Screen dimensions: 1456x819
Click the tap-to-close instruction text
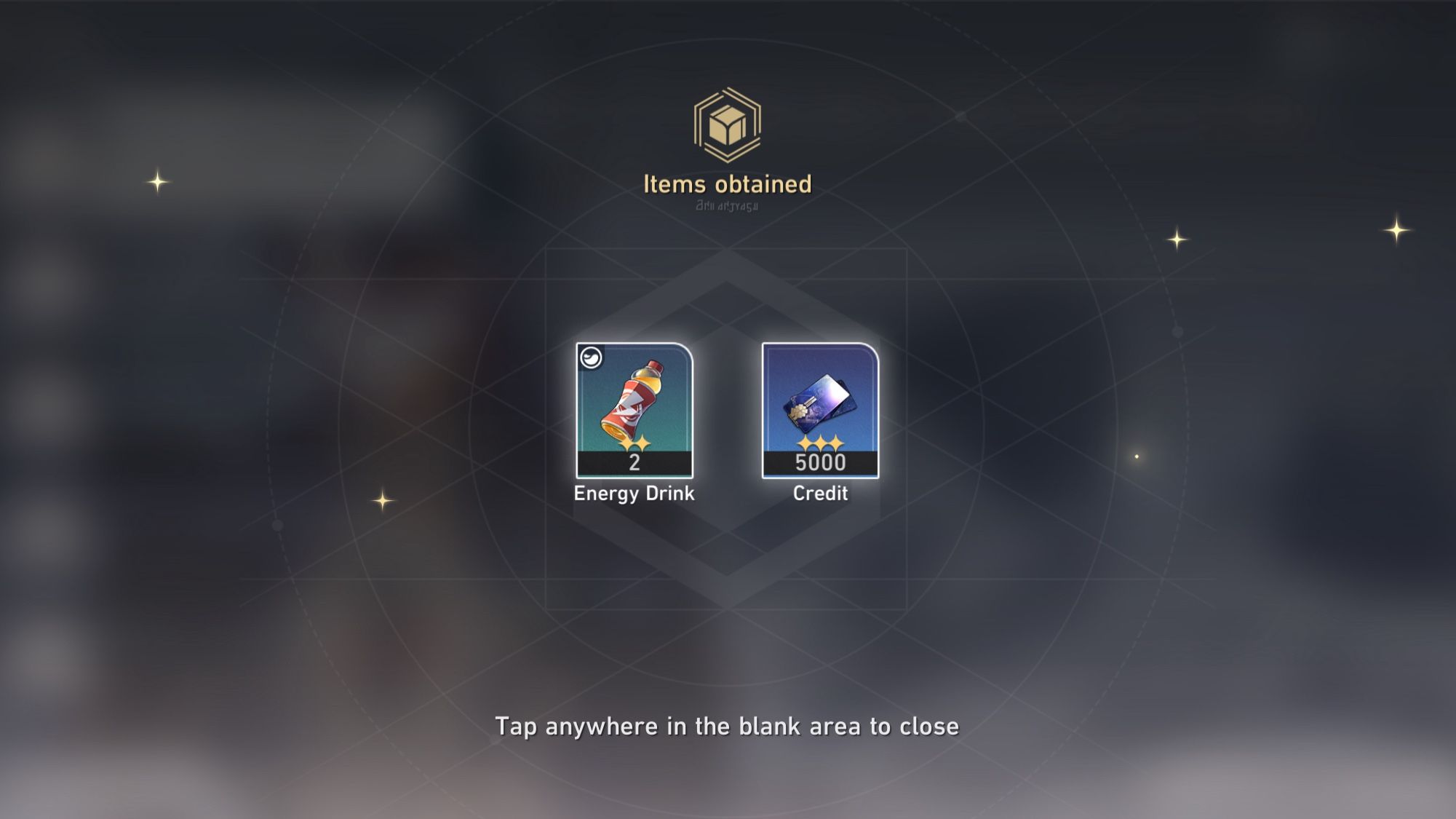(x=728, y=726)
